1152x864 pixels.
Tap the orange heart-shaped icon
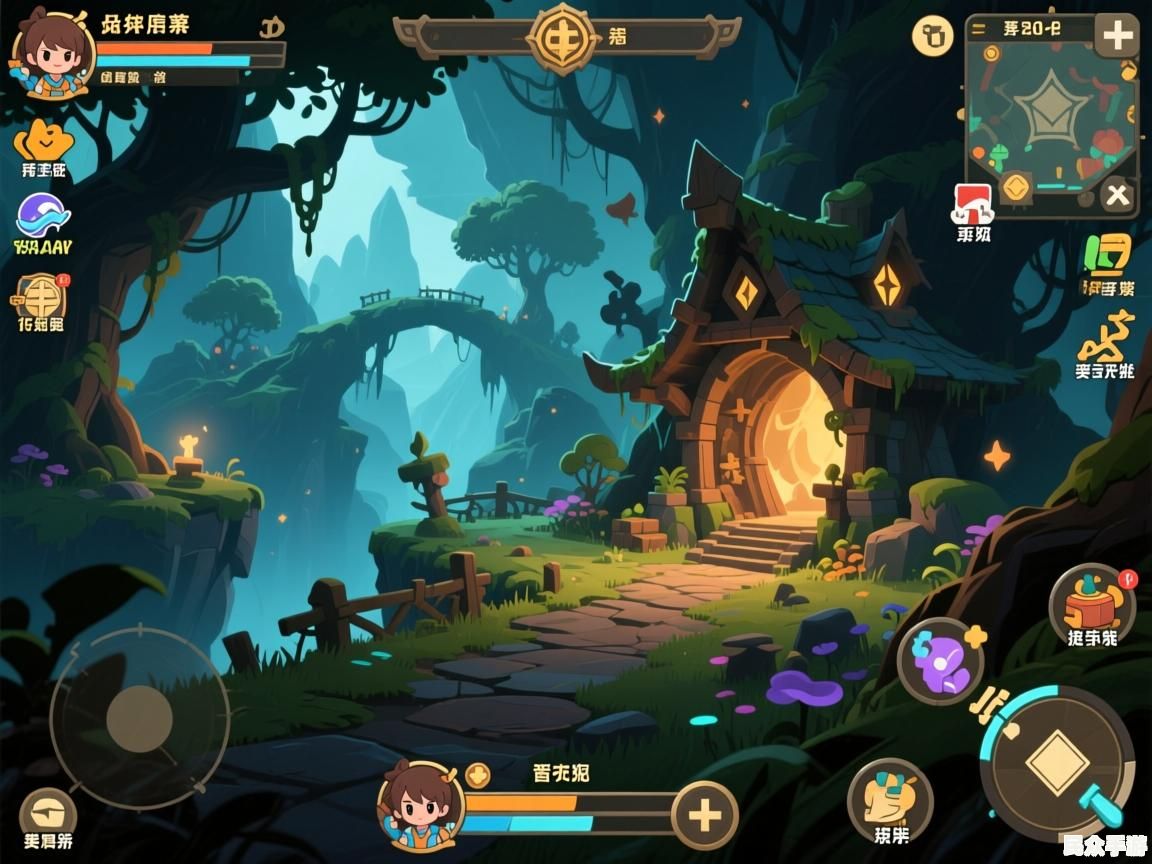43,142
